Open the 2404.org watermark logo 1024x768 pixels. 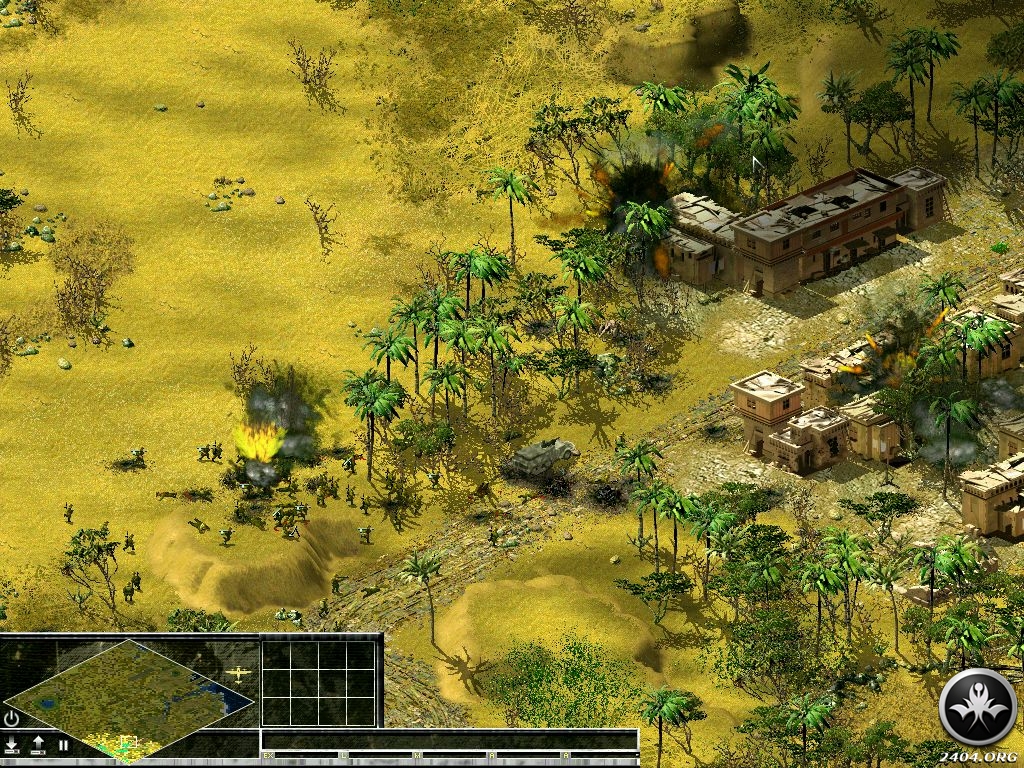click(979, 707)
